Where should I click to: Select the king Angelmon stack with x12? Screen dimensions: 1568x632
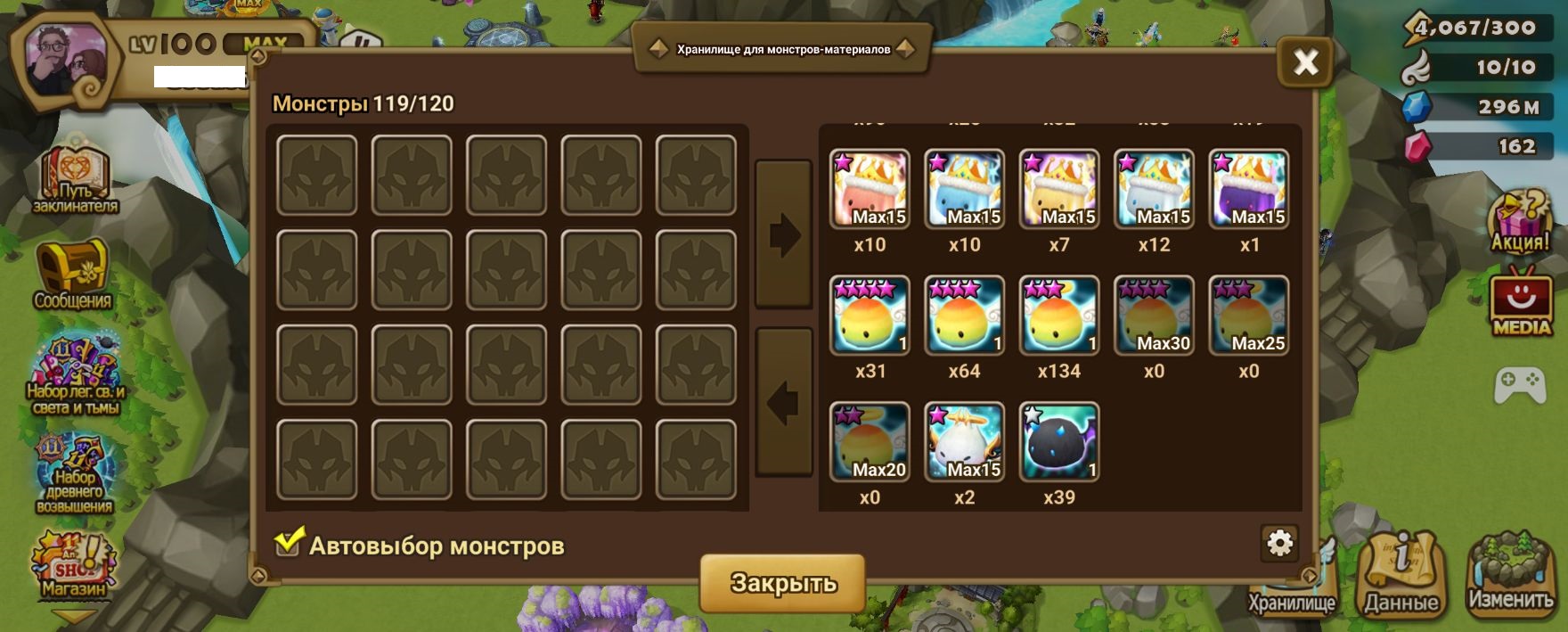(1154, 189)
